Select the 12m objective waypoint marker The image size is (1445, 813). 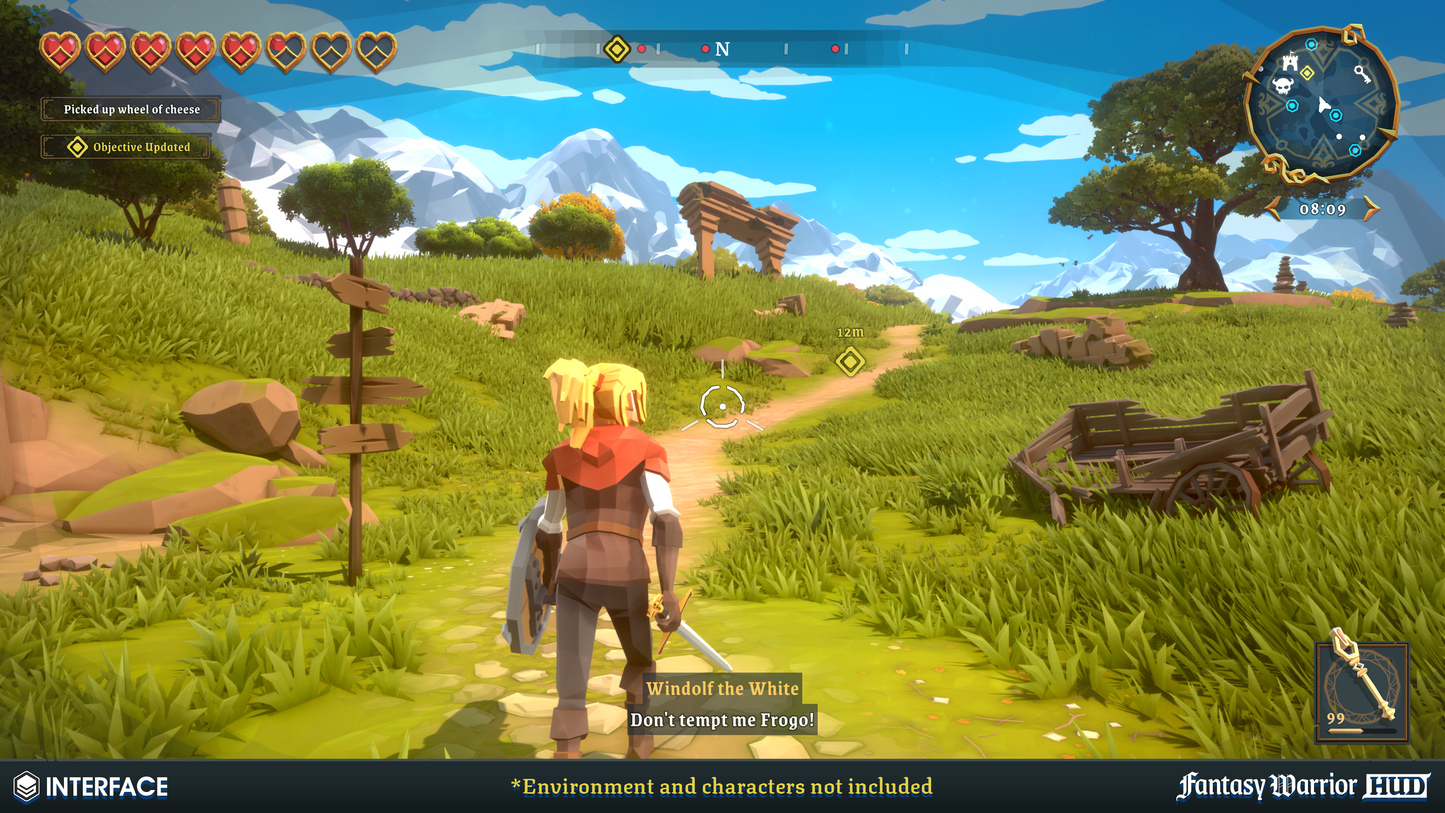pyautogui.click(x=850, y=360)
